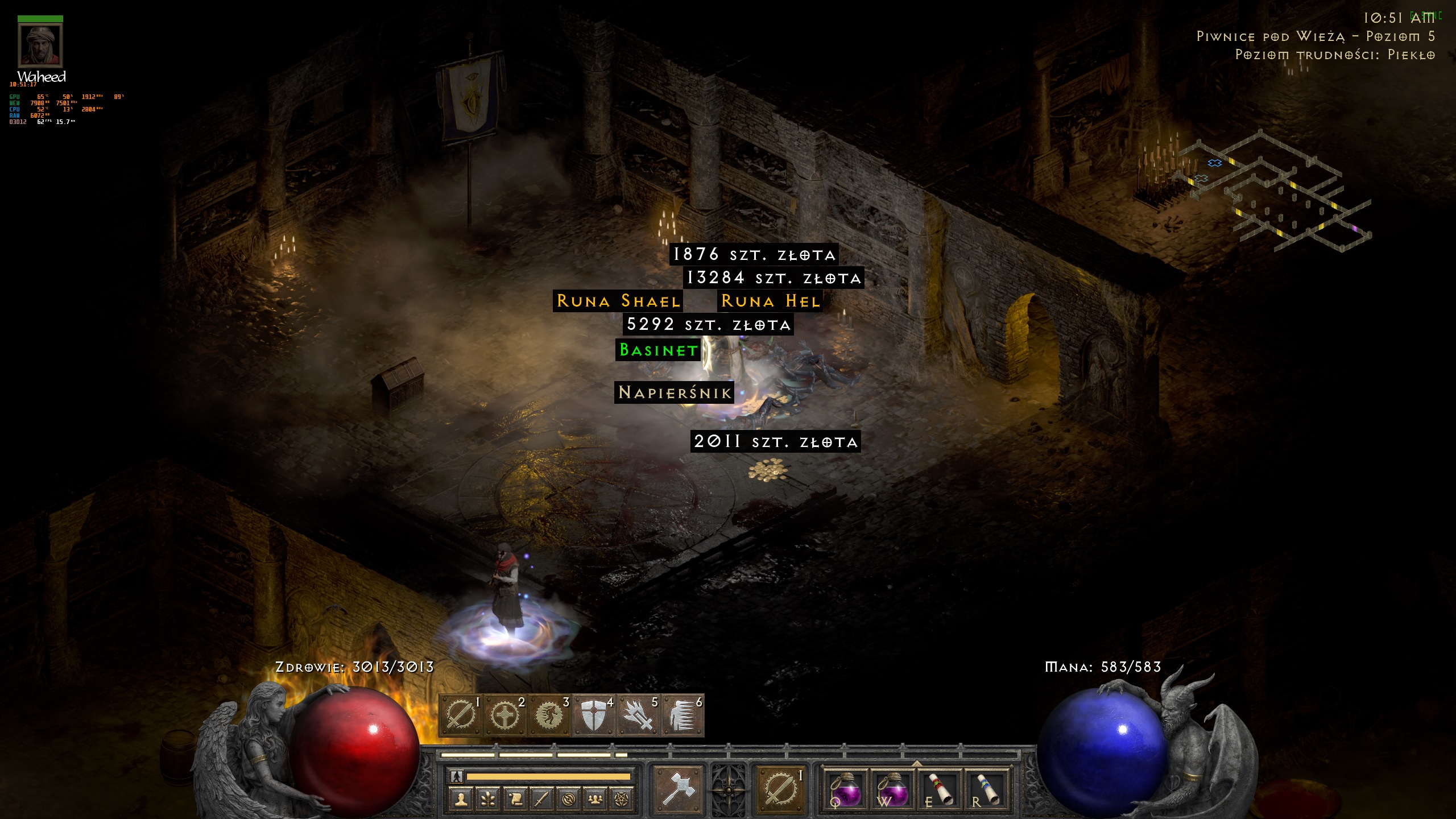
Task: Grab the green Basinet item label
Action: pos(658,350)
